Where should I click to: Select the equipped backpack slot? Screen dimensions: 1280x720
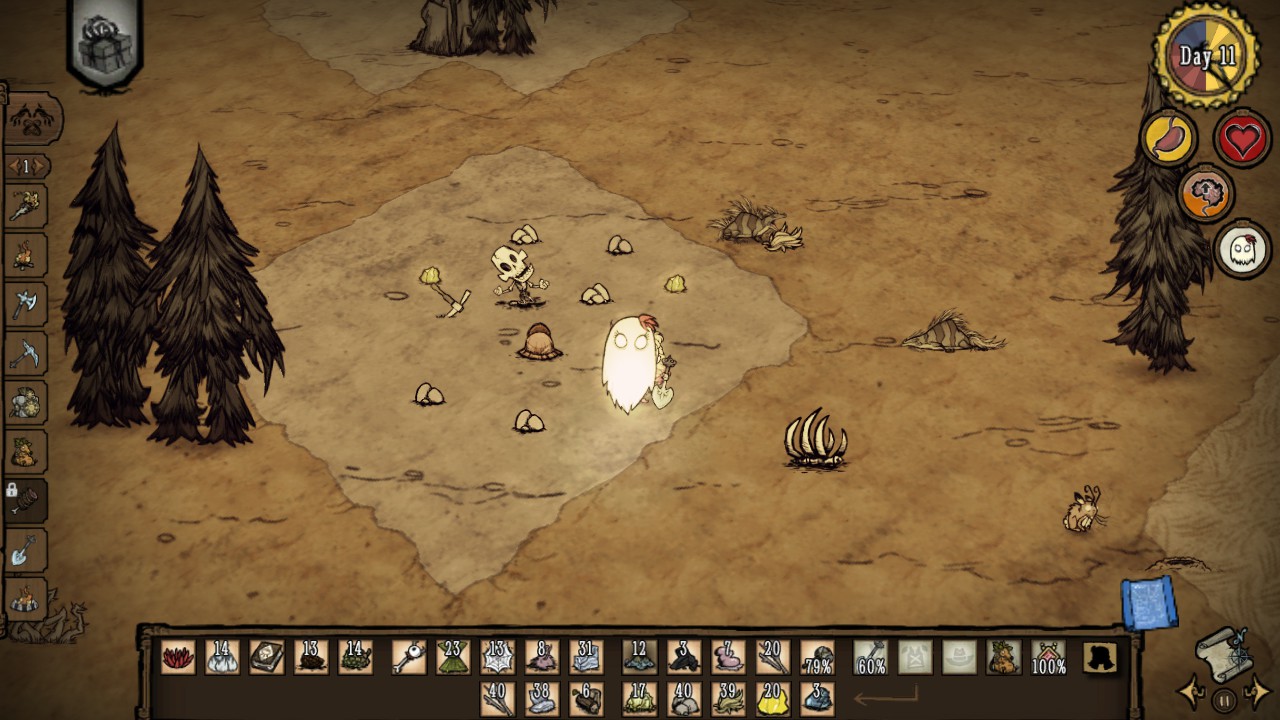1003,658
